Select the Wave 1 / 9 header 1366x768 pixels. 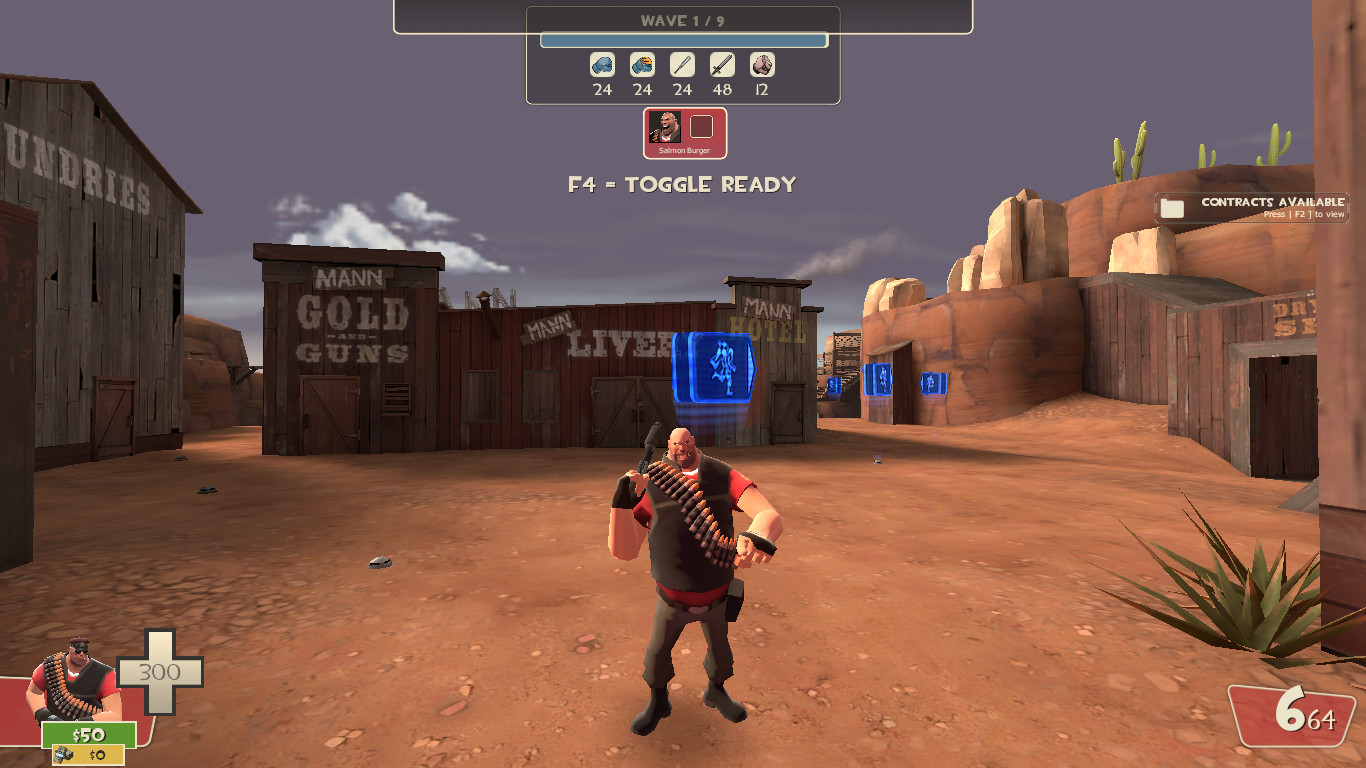click(683, 19)
